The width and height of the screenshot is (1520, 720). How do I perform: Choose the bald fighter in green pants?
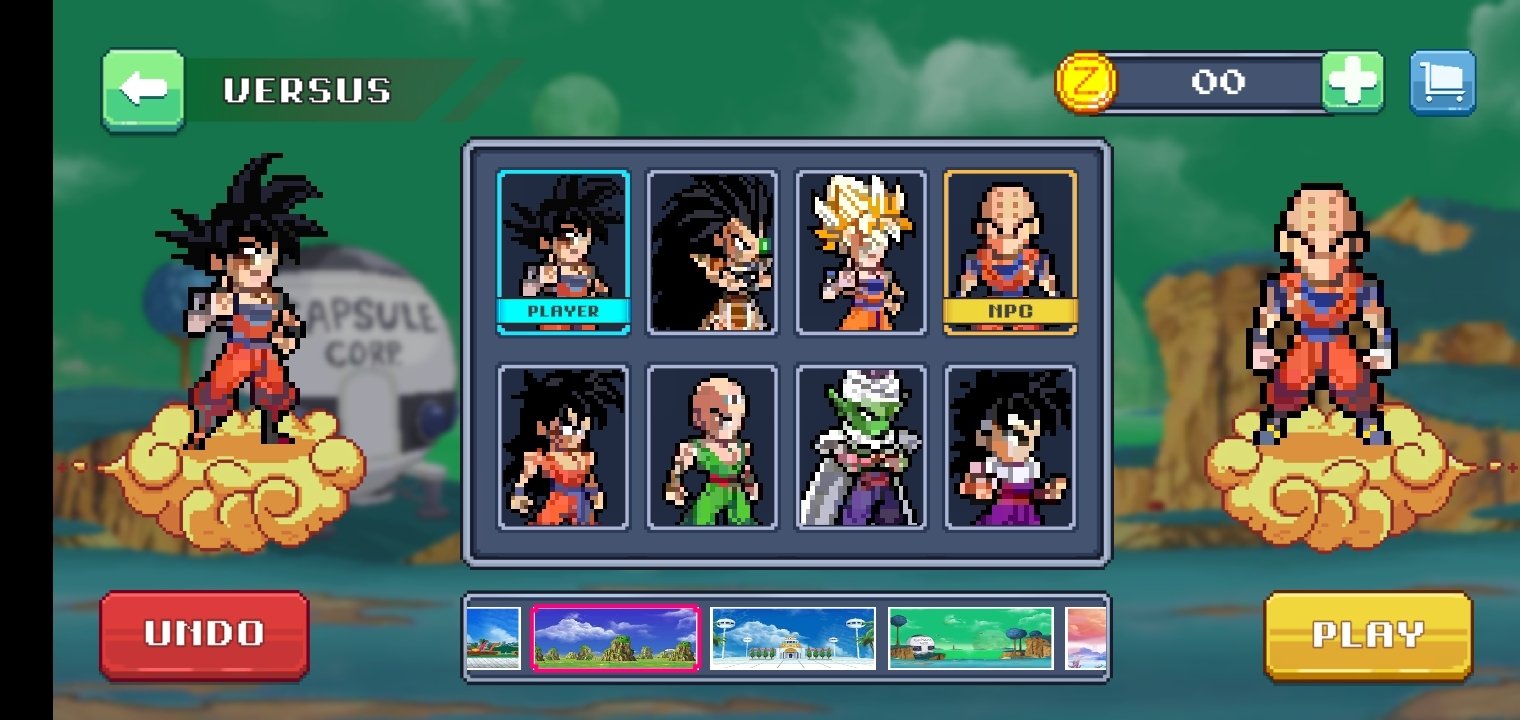click(712, 446)
